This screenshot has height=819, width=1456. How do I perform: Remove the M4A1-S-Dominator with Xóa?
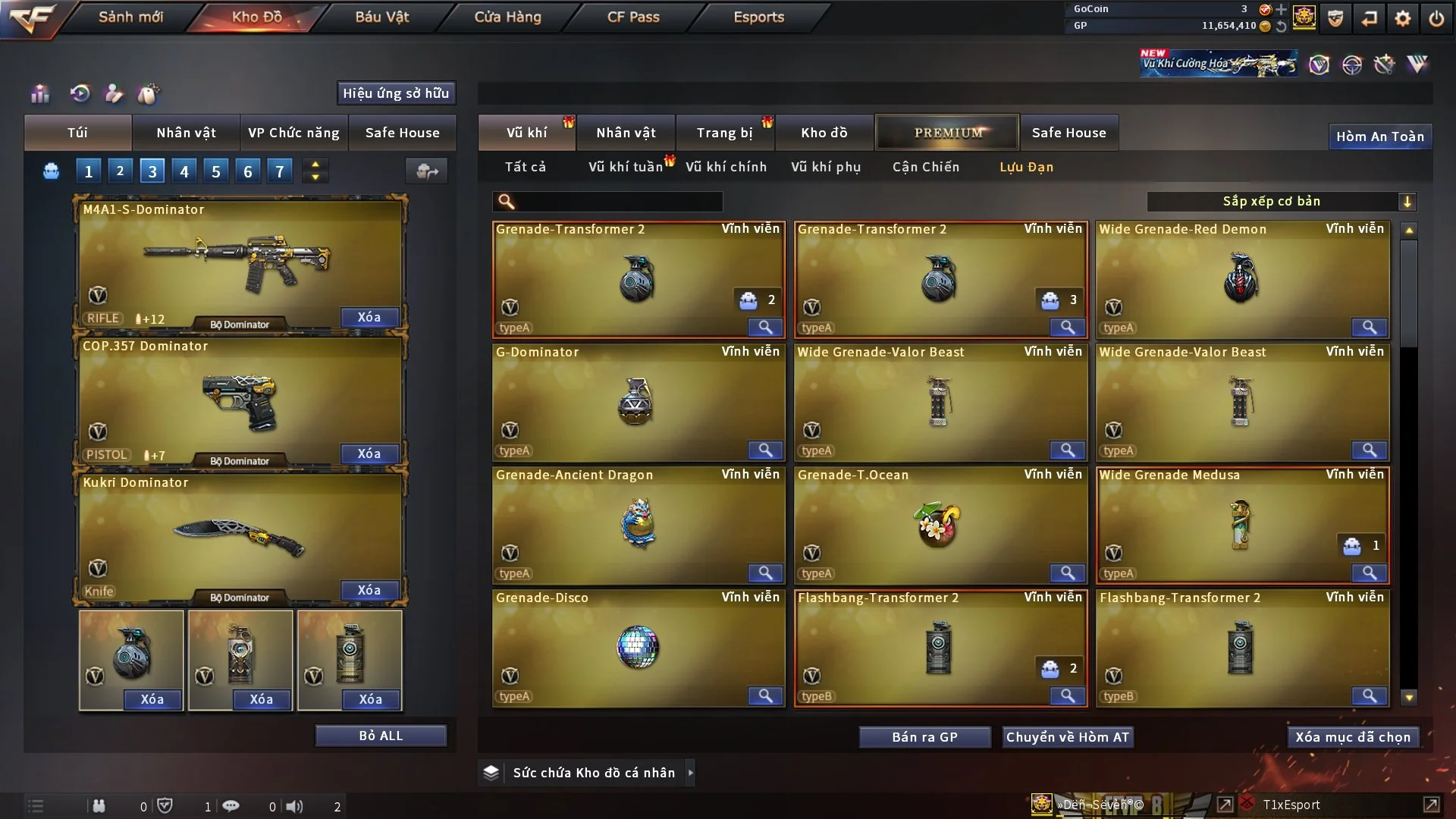click(369, 317)
